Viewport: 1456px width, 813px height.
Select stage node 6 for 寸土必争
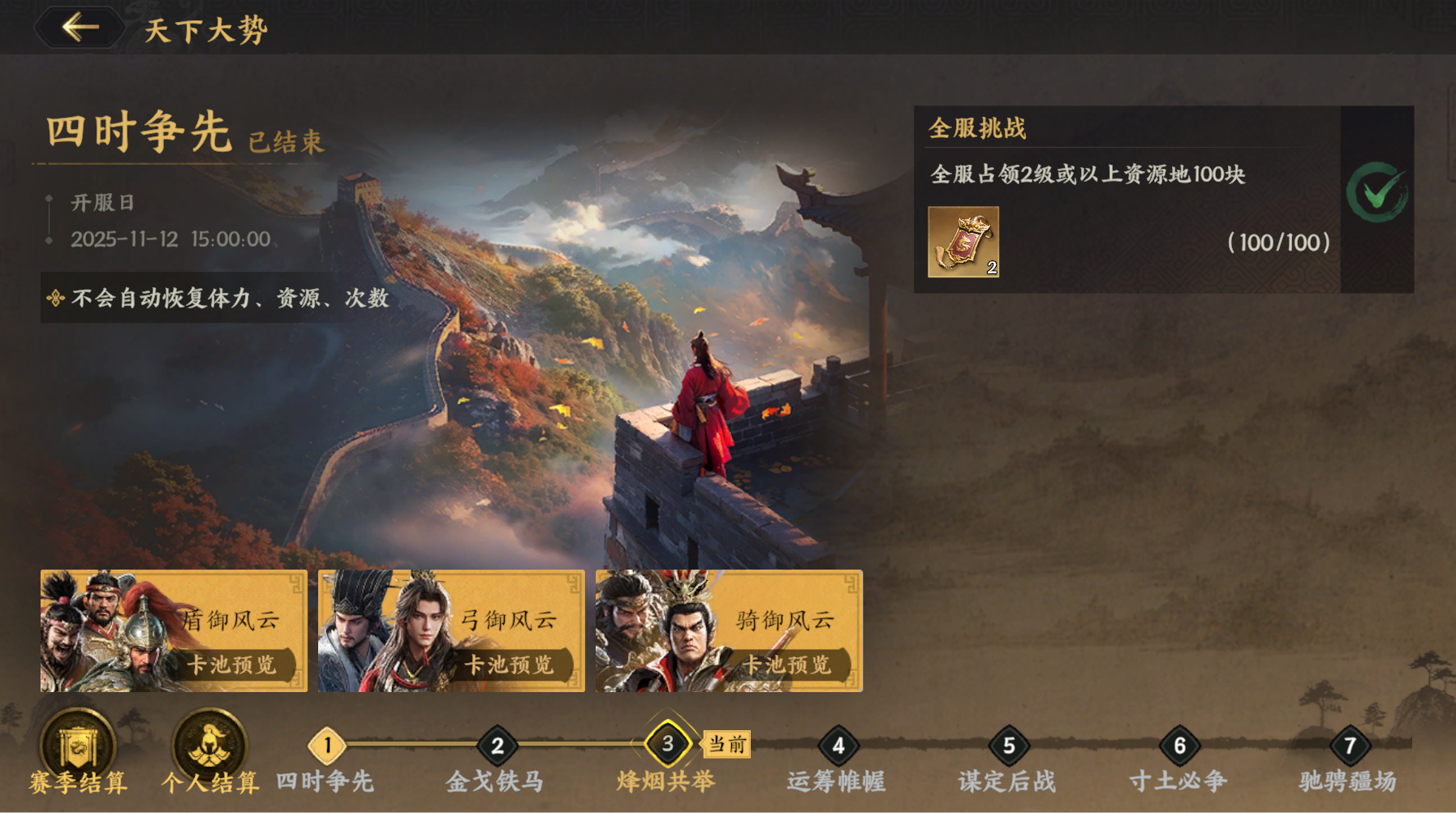1179,744
